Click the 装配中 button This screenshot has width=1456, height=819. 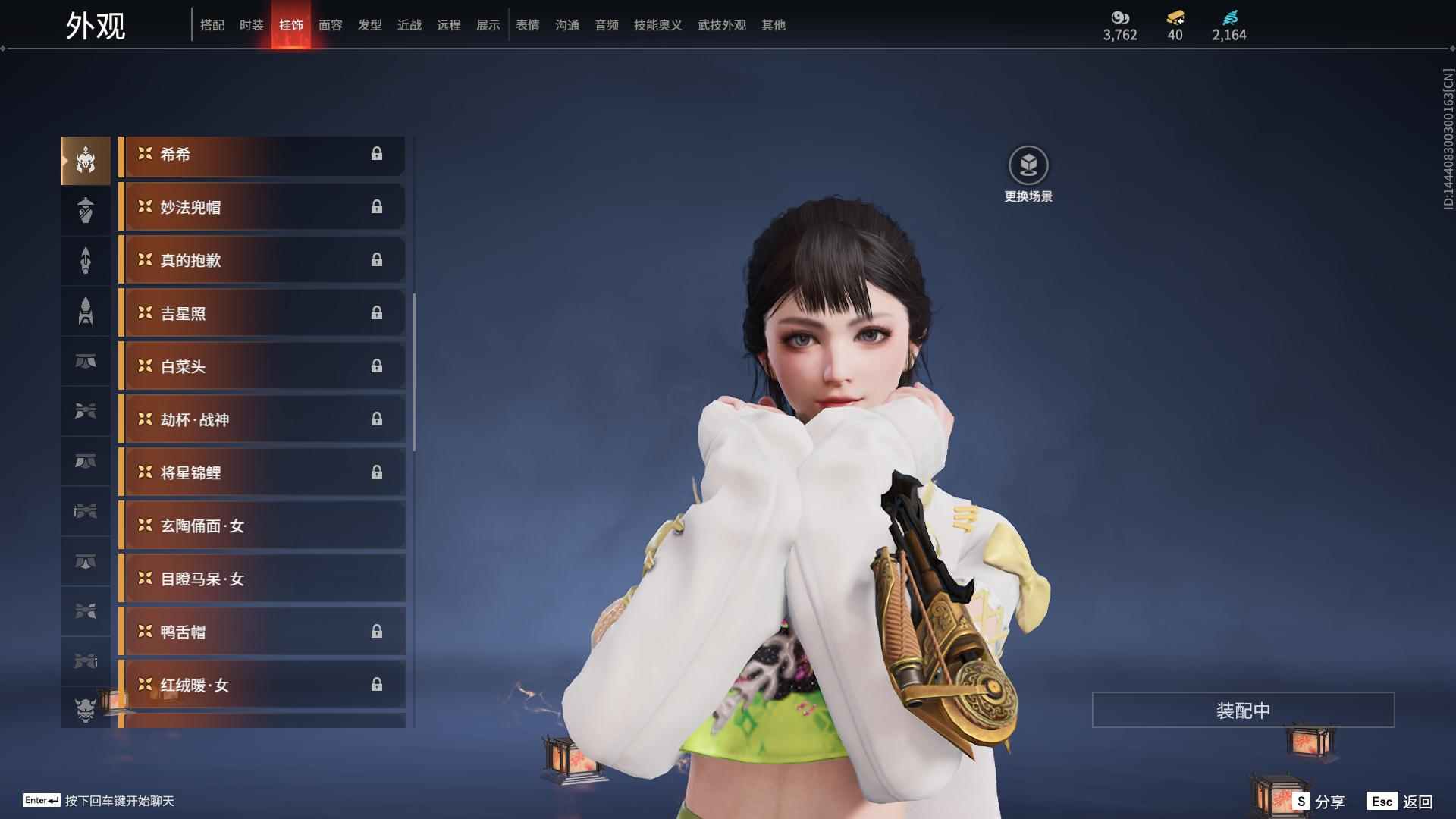[1243, 710]
